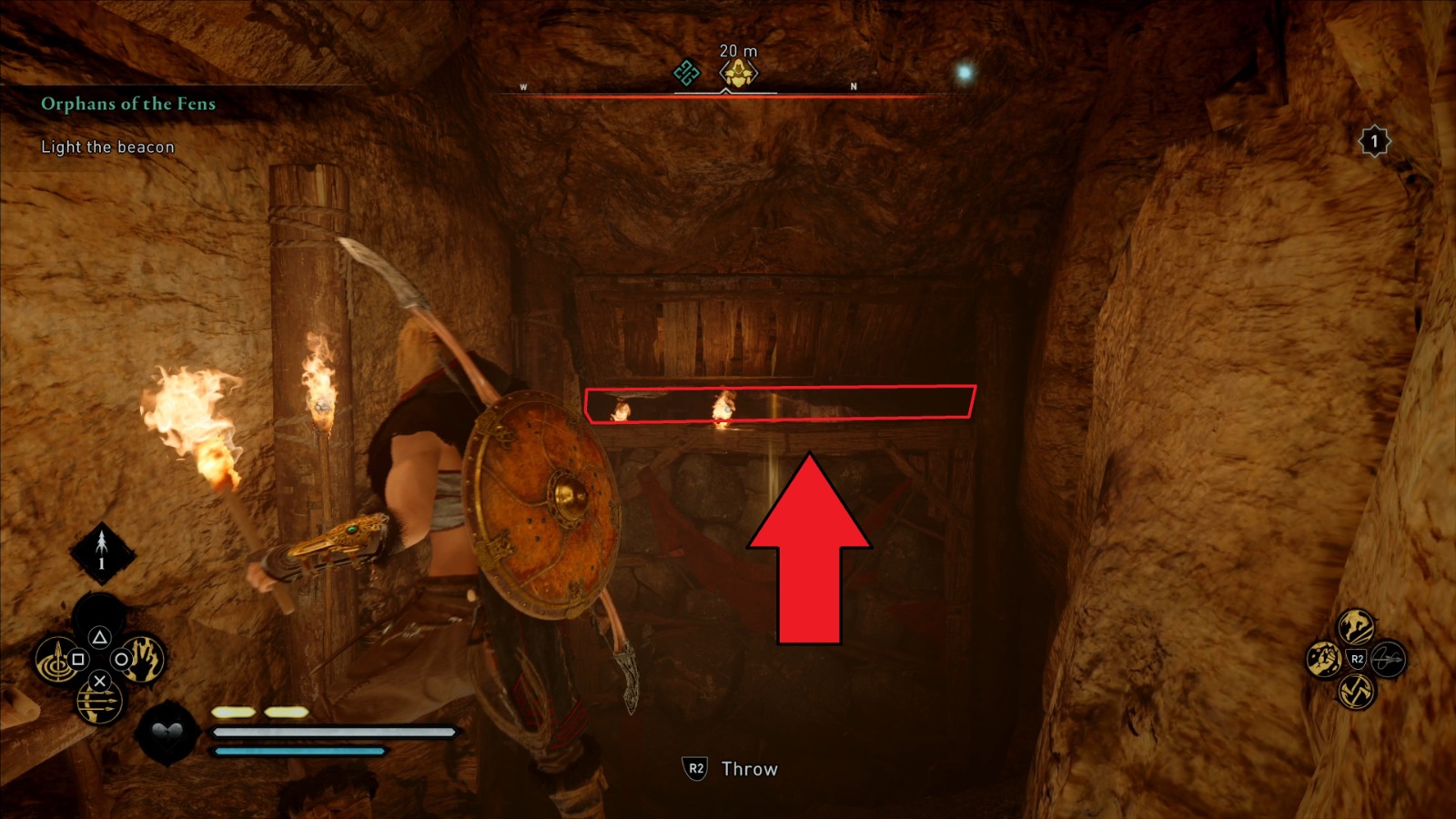1456x819 pixels.
Task: Select the knotwork rune ability icon
Action: [1357, 691]
